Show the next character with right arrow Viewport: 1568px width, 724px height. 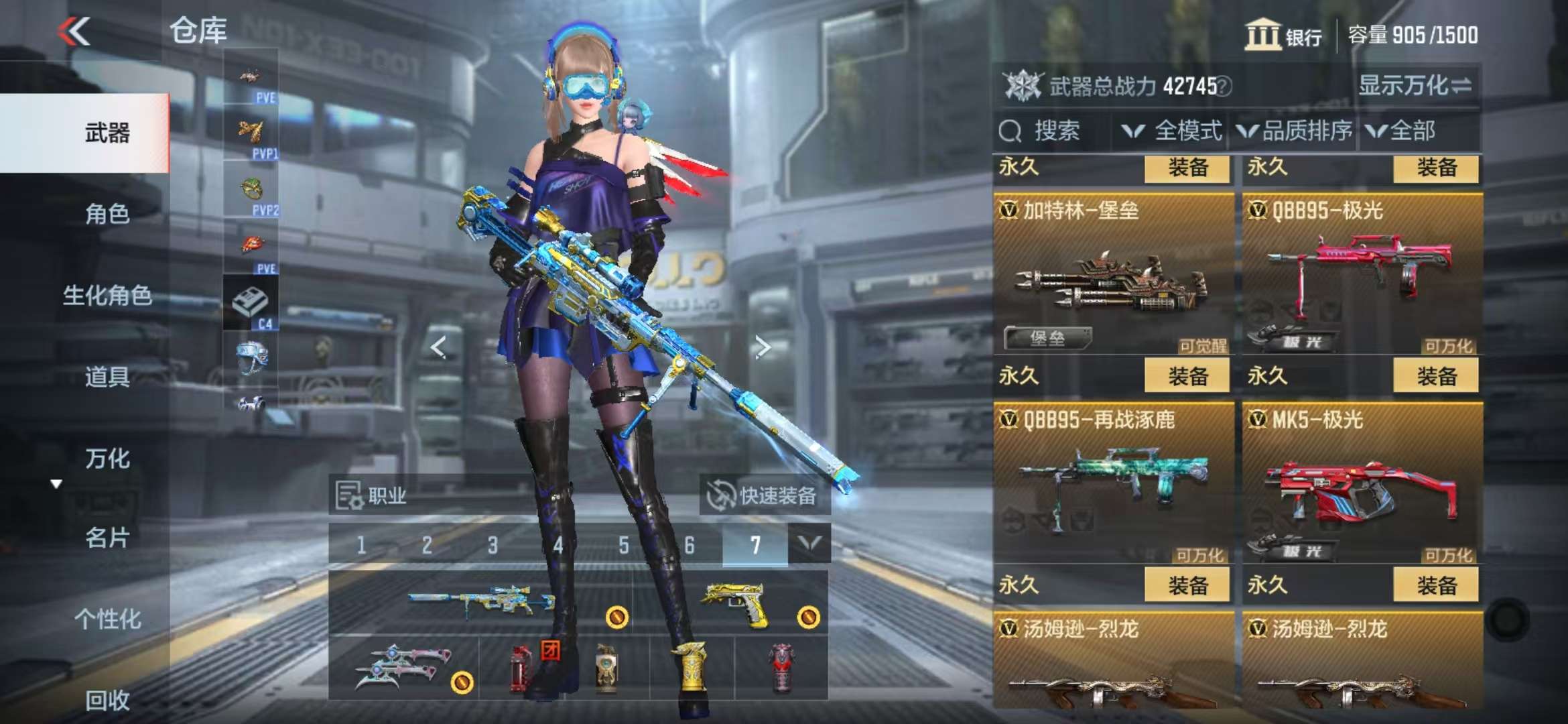762,347
